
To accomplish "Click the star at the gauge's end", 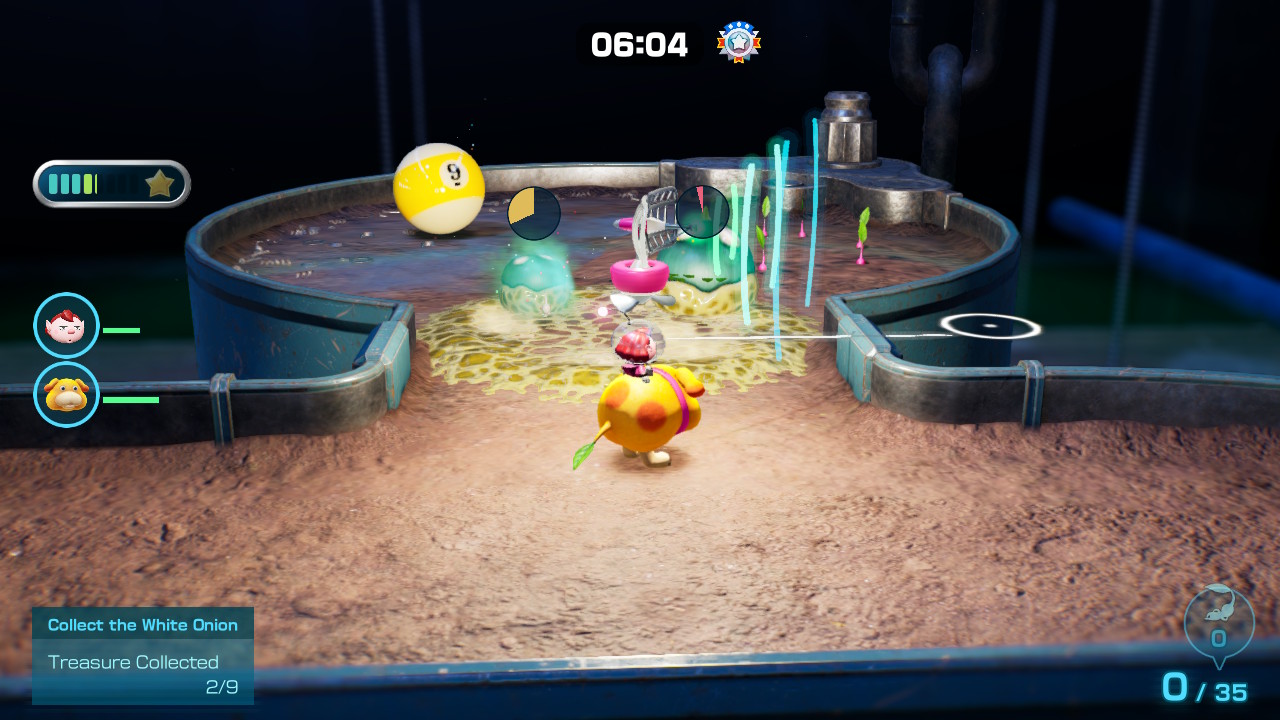I will click(160, 183).
